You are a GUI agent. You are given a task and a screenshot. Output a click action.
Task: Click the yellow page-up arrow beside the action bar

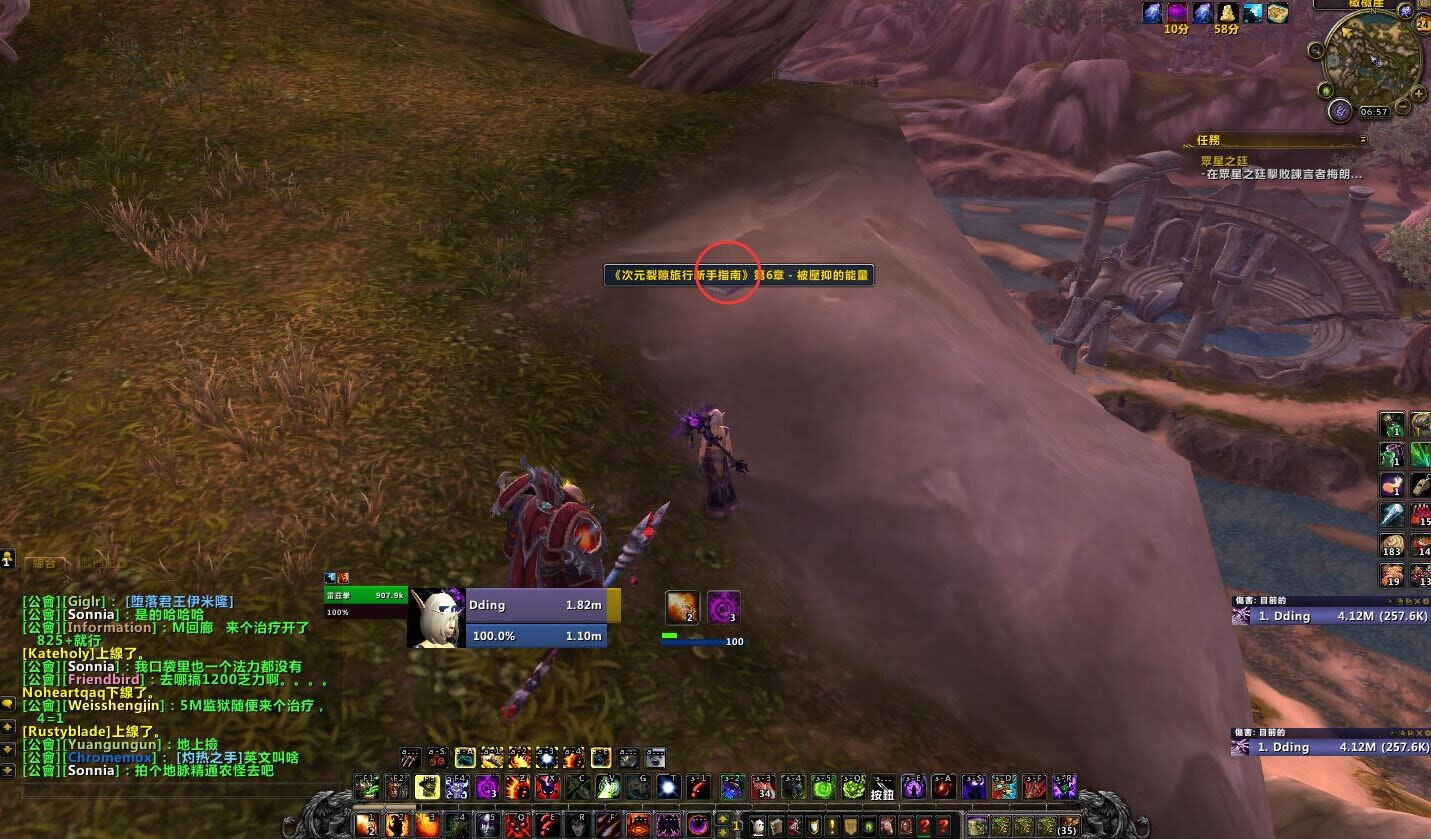pyautogui.click(x=722, y=818)
